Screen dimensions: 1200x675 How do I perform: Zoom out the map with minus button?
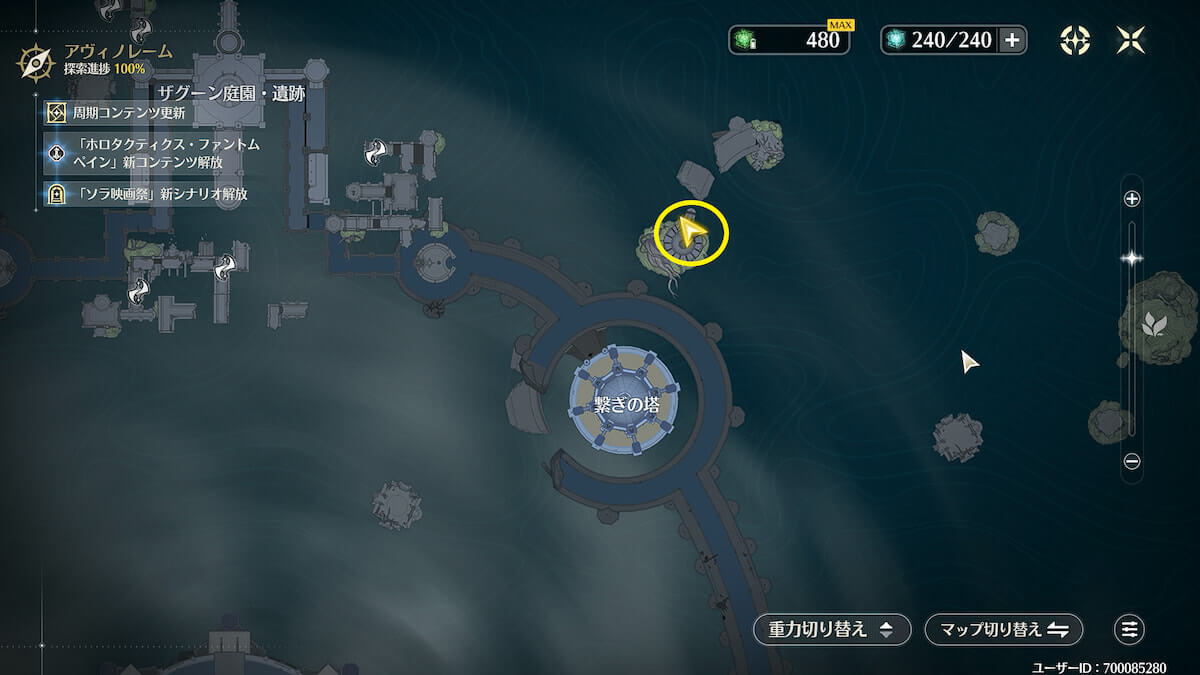pos(1132,461)
